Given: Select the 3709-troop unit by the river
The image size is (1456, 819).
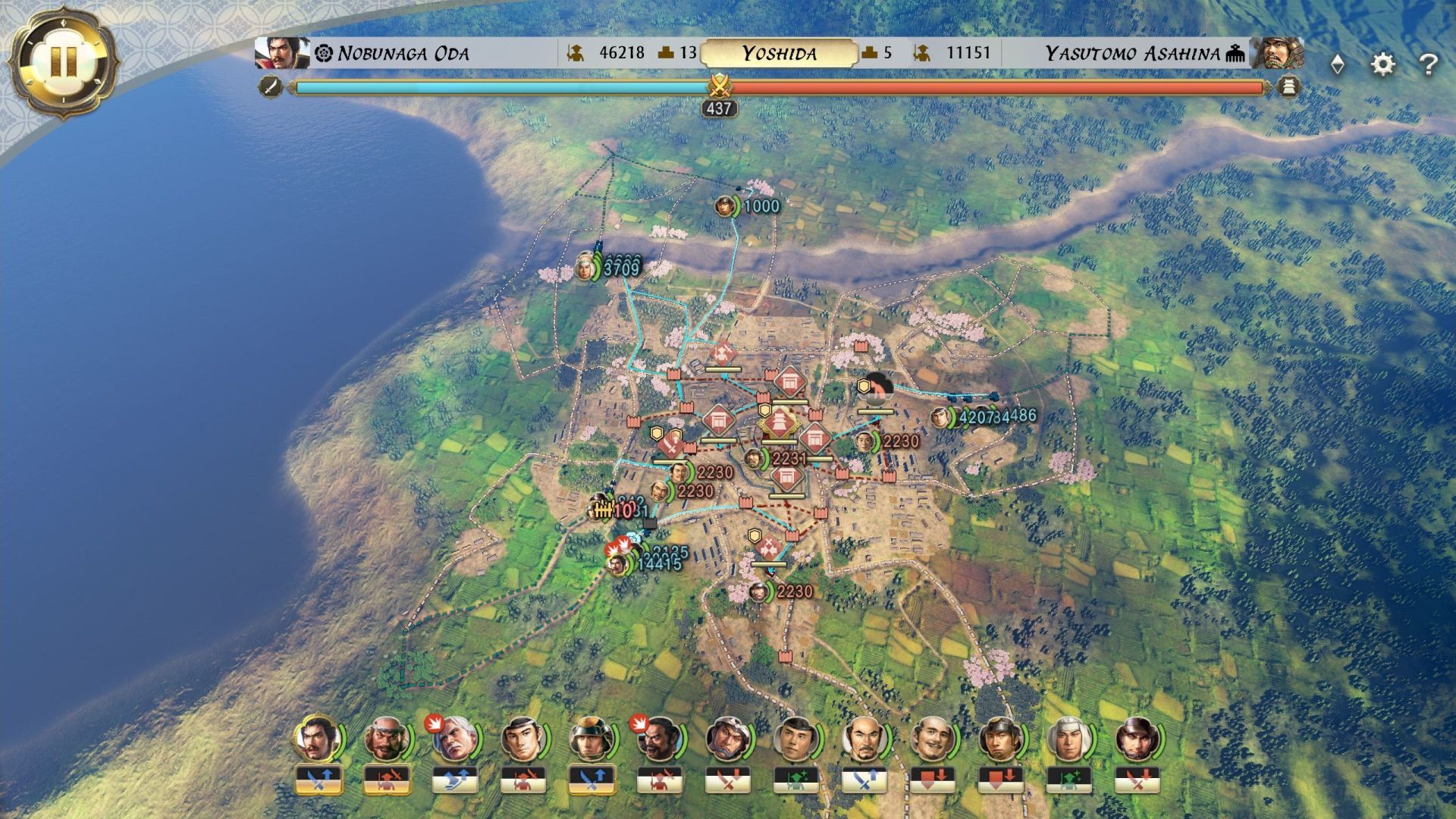Looking at the screenshot, I should pos(585,266).
